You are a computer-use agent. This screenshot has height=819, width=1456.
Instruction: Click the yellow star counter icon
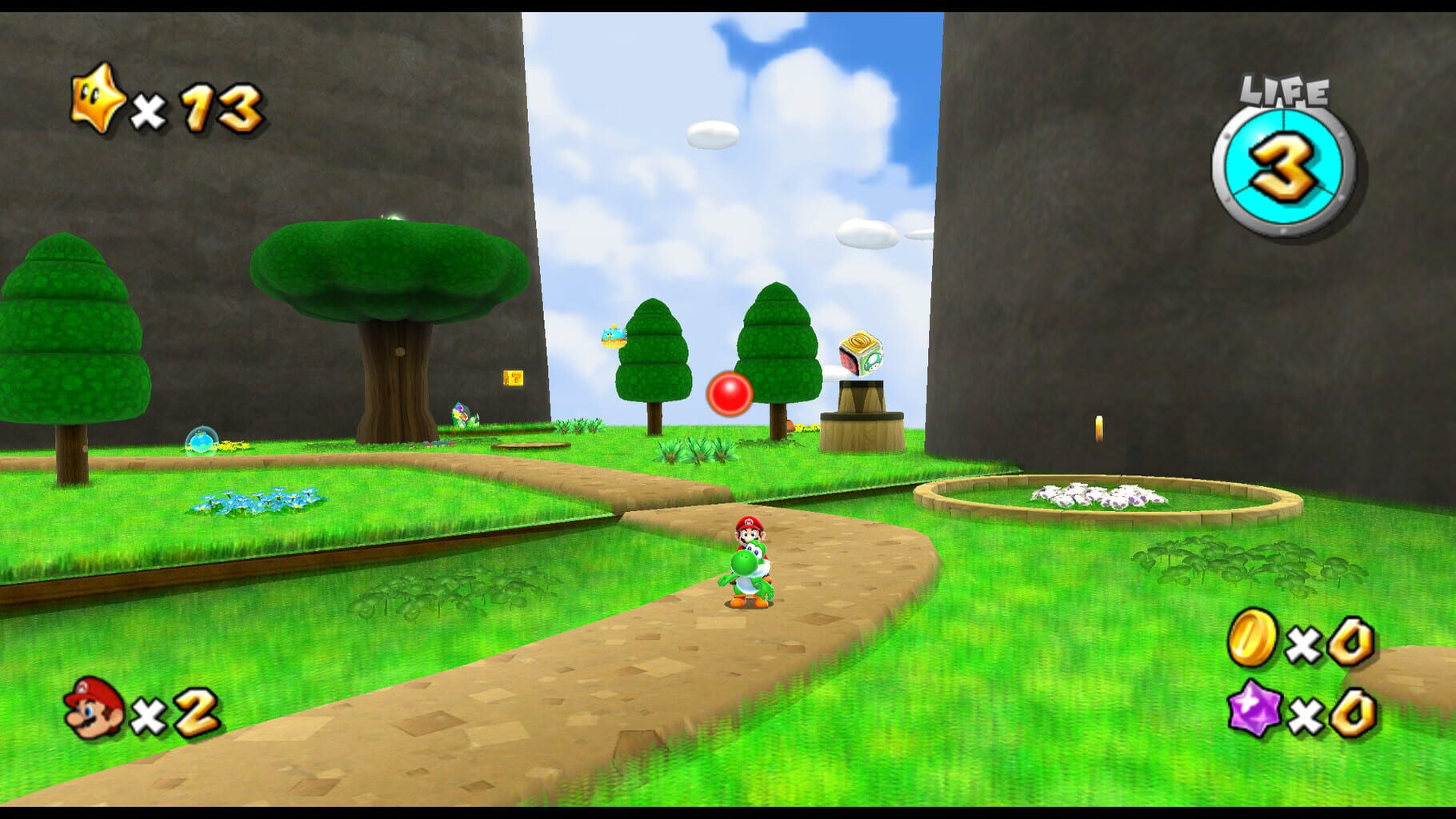point(96,102)
